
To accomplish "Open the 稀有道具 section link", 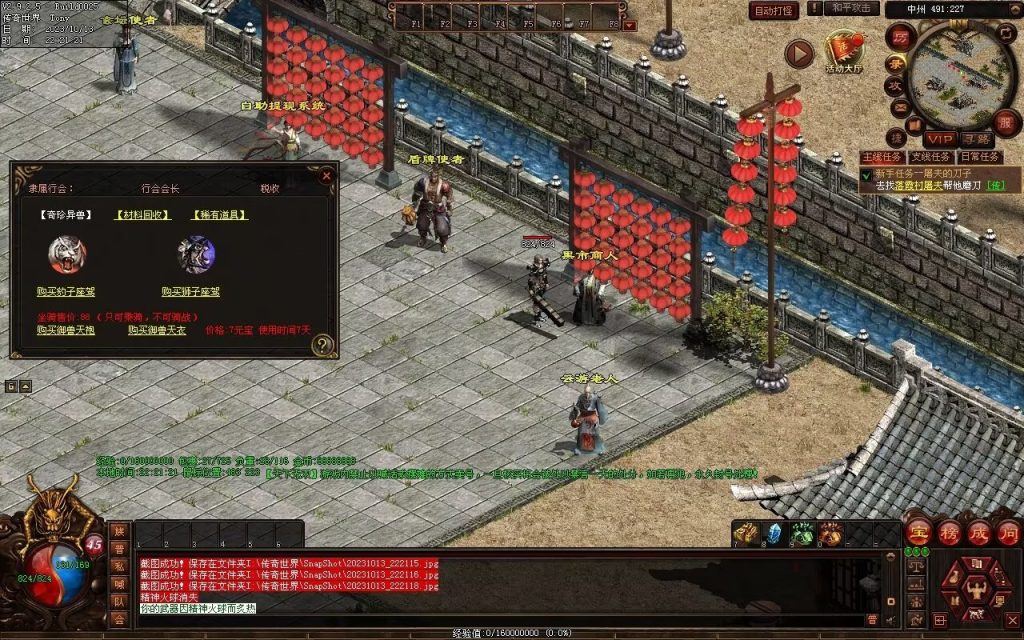I will (x=218, y=214).
